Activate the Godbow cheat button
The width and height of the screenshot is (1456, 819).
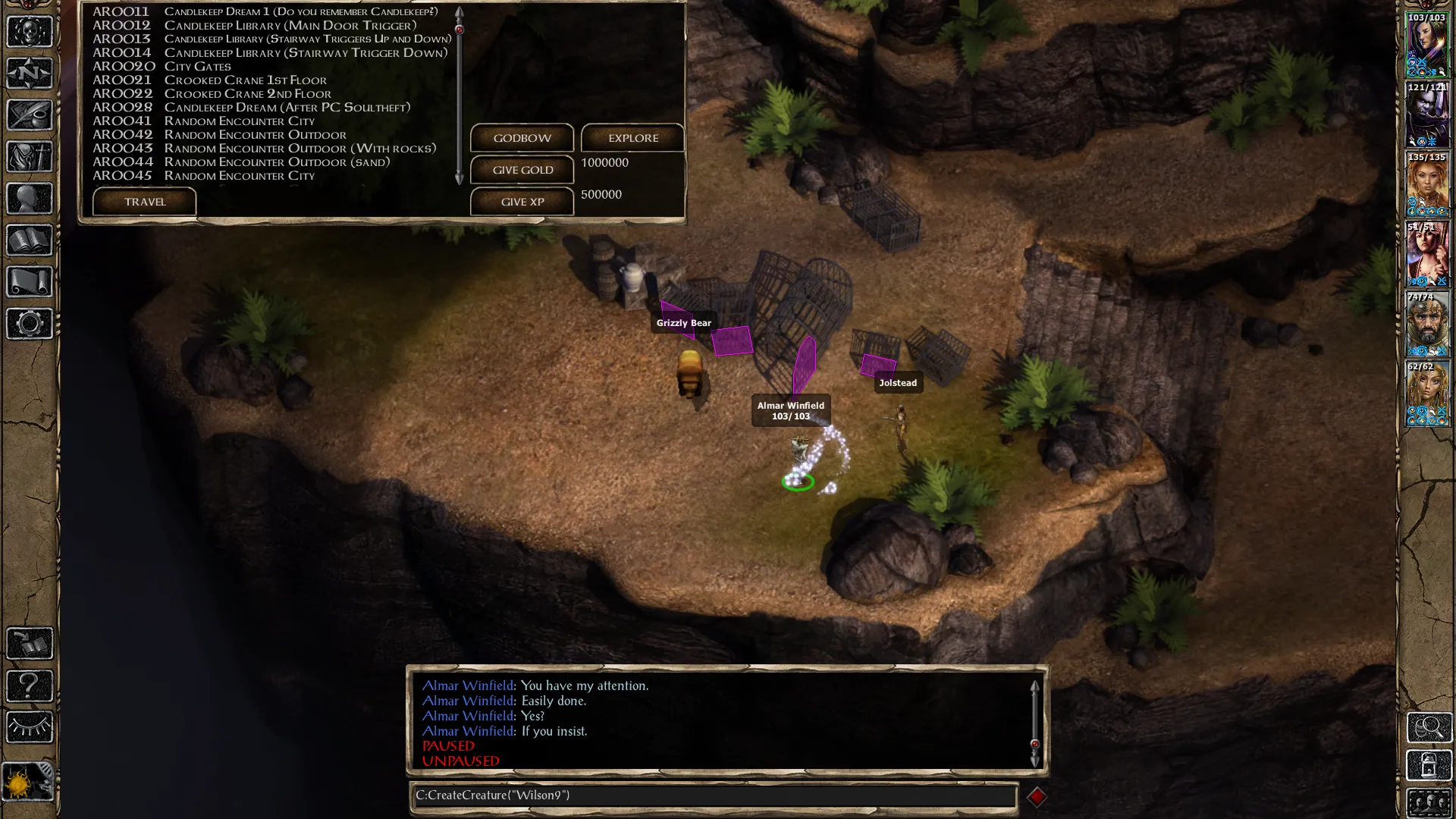522,138
